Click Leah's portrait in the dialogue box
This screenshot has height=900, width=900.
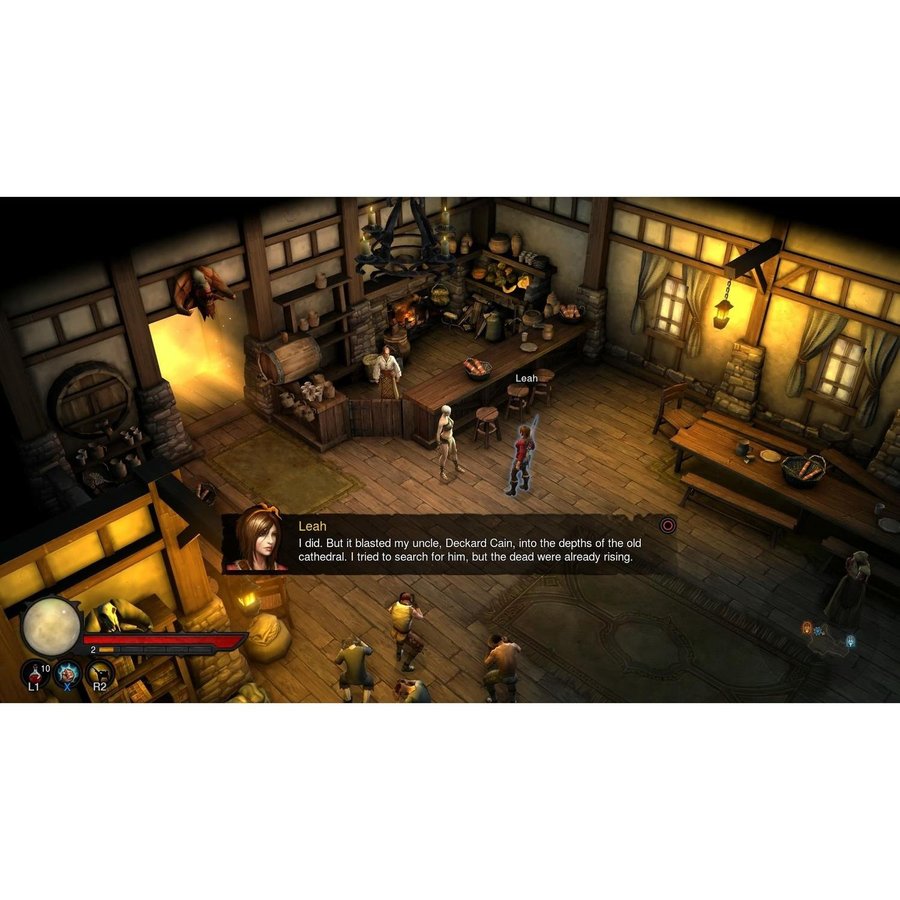257,541
